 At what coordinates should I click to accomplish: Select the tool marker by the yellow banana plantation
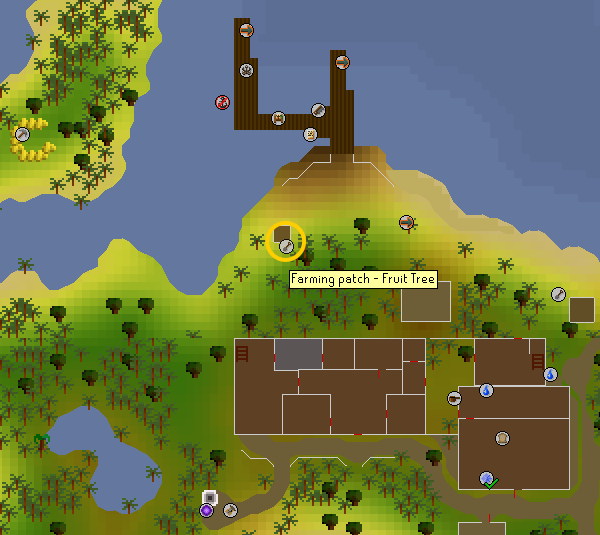[21, 133]
